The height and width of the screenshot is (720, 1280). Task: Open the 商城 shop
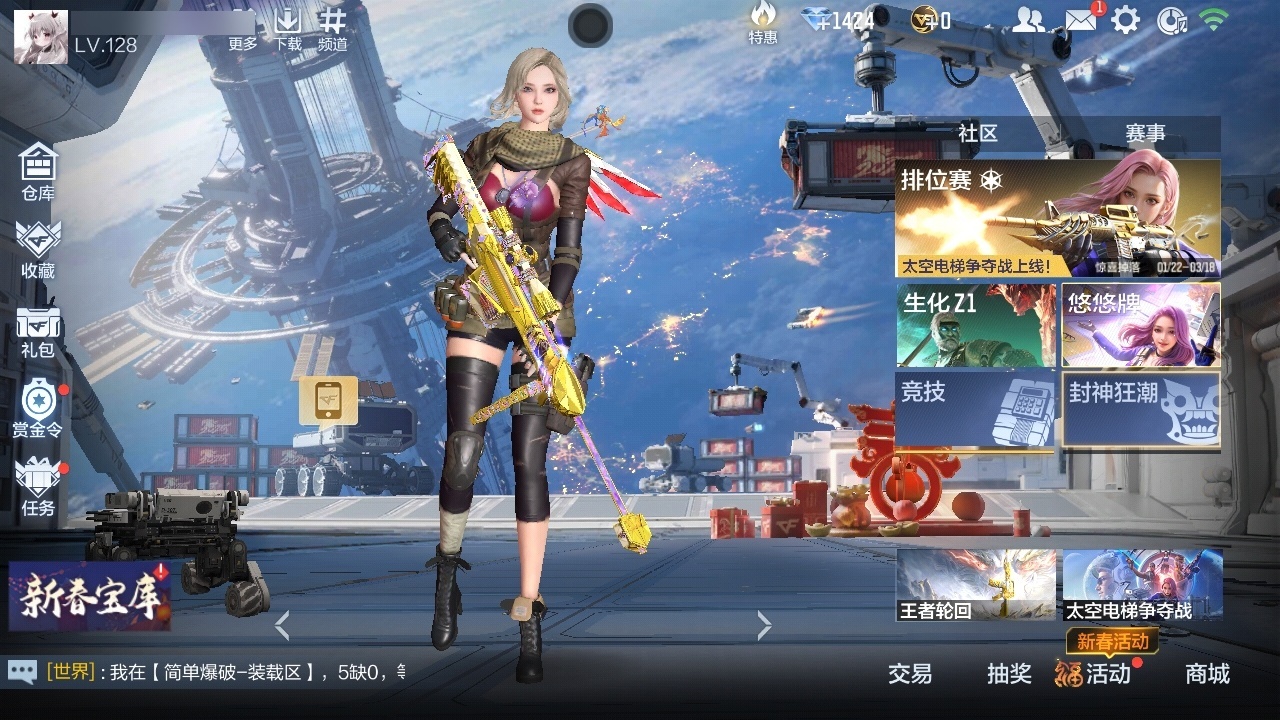1207,674
